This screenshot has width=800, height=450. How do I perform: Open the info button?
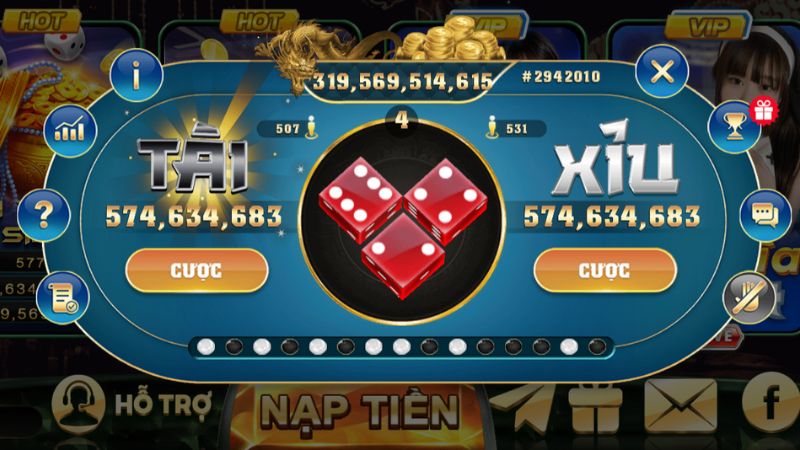click(x=137, y=73)
